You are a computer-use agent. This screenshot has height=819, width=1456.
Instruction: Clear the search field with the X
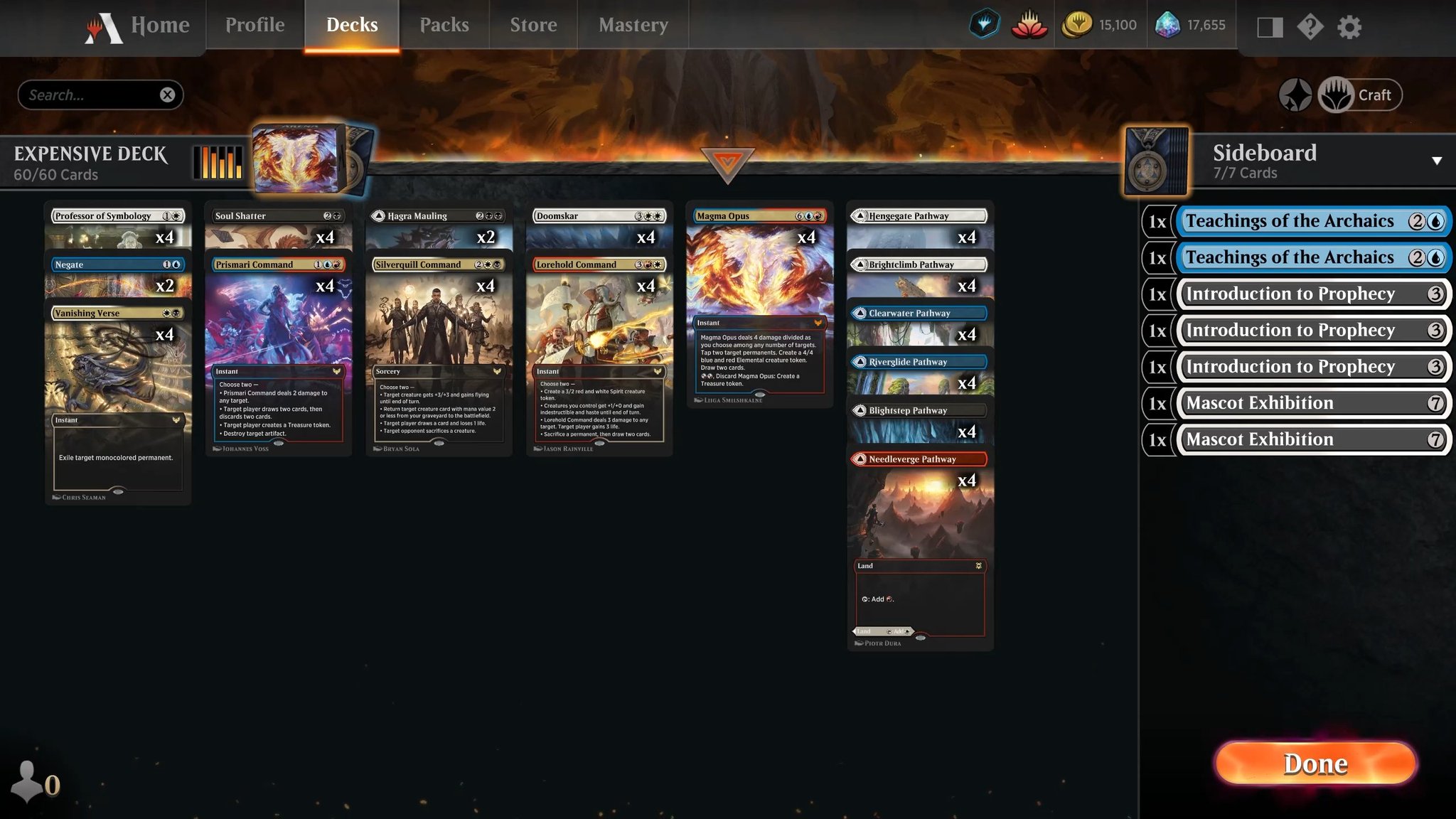point(168,94)
